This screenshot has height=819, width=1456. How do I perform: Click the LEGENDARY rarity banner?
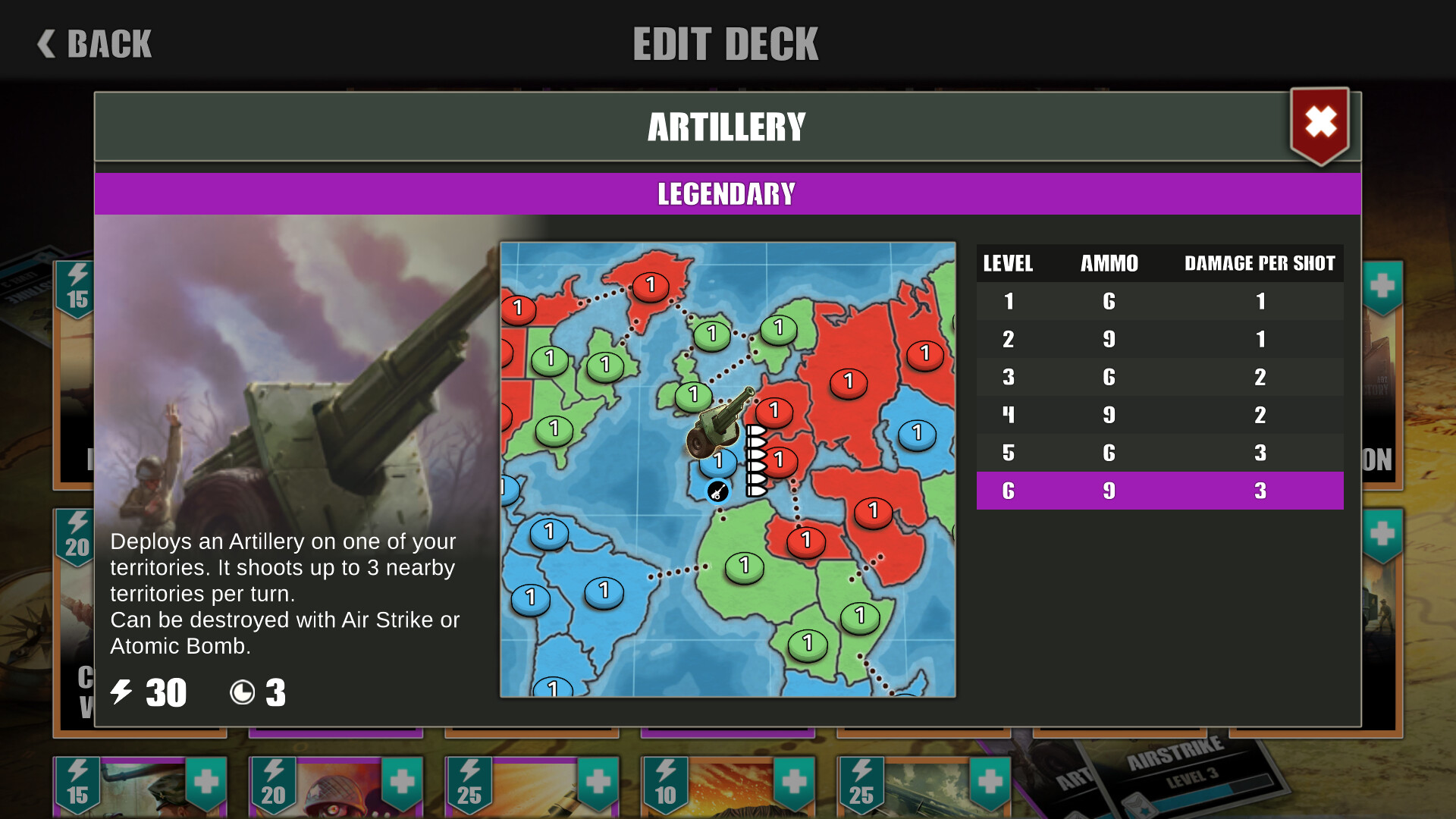tap(726, 193)
